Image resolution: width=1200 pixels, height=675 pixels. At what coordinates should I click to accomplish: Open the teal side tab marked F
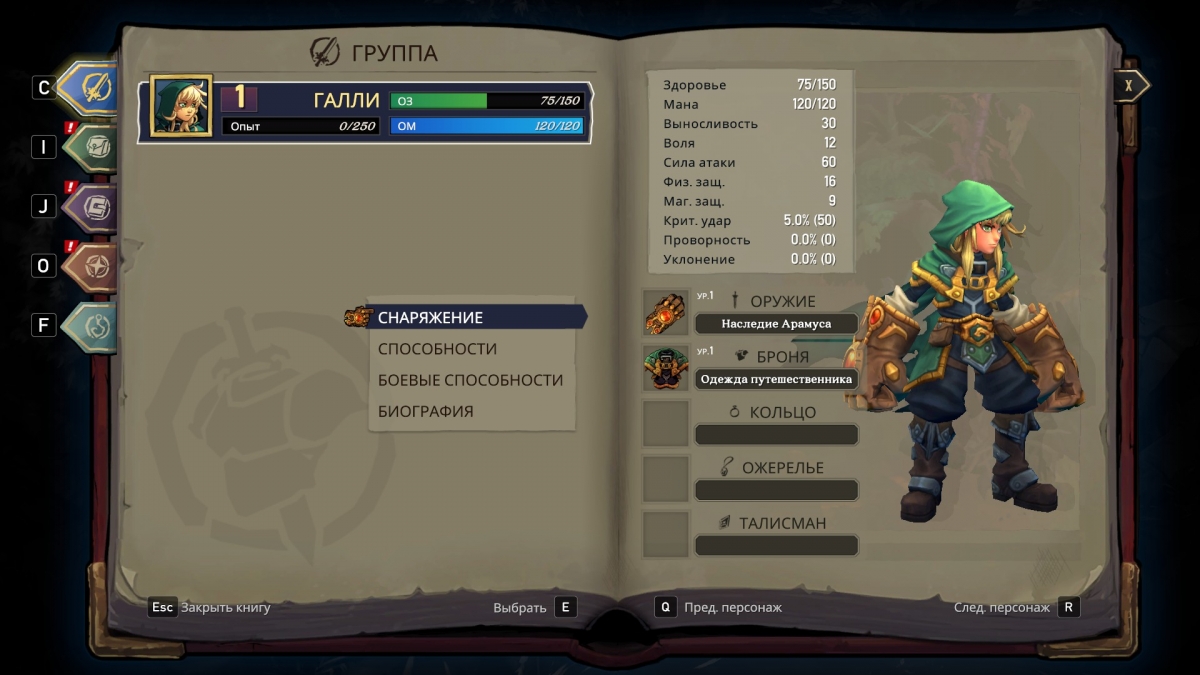[x=90, y=325]
